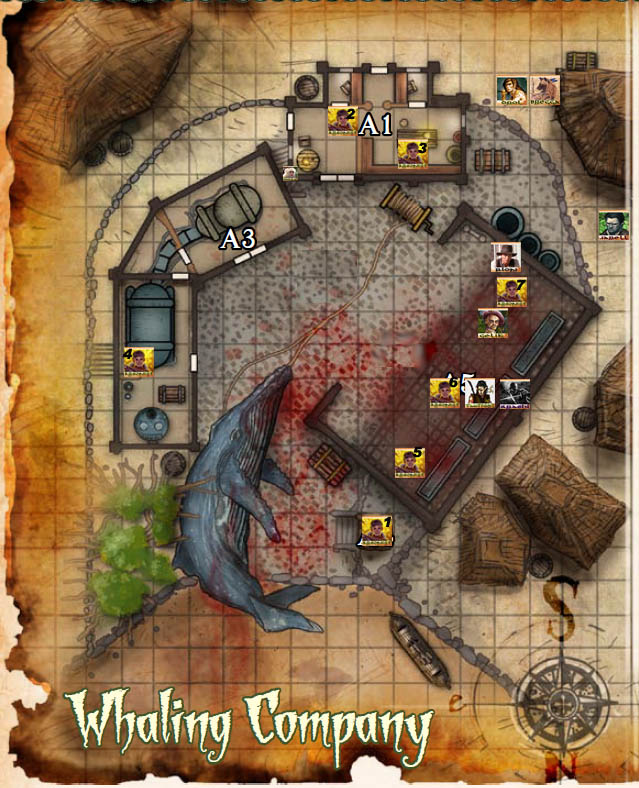
Task: Select enemy token number 5
Action: (410, 462)
